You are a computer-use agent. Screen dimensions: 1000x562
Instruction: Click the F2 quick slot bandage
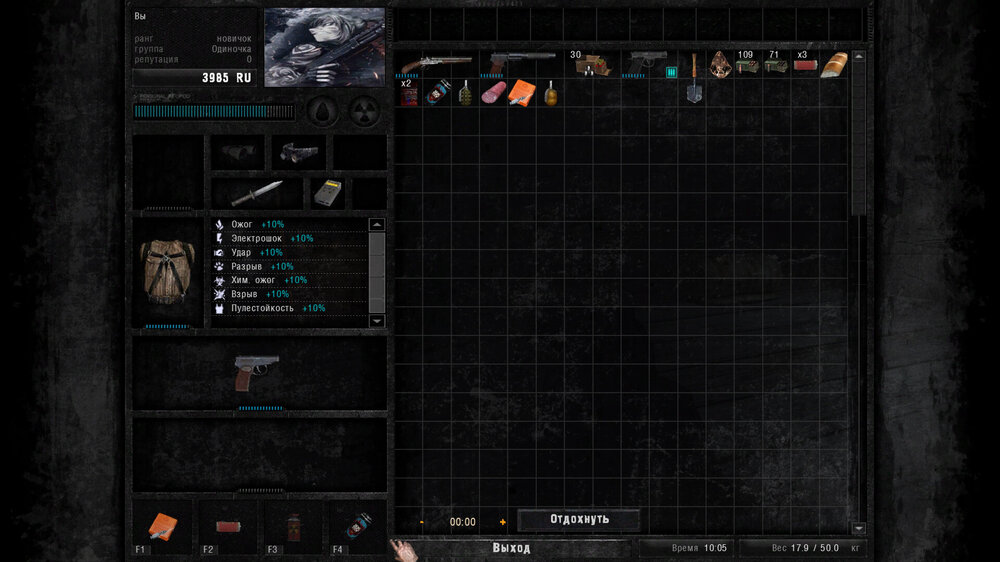pyautogui.click(x=228, y=526)
